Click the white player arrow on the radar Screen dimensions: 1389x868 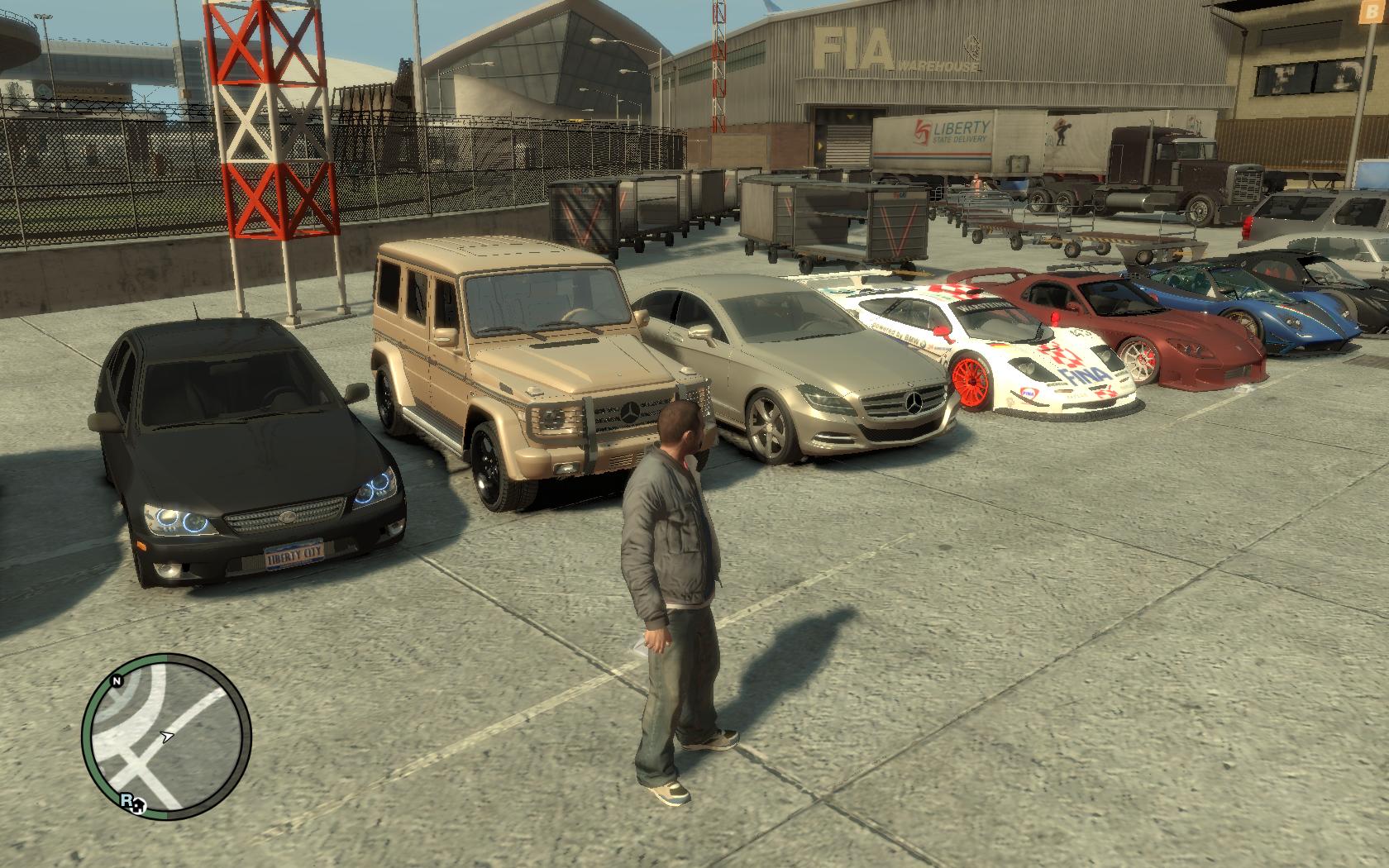click(169, 734)
